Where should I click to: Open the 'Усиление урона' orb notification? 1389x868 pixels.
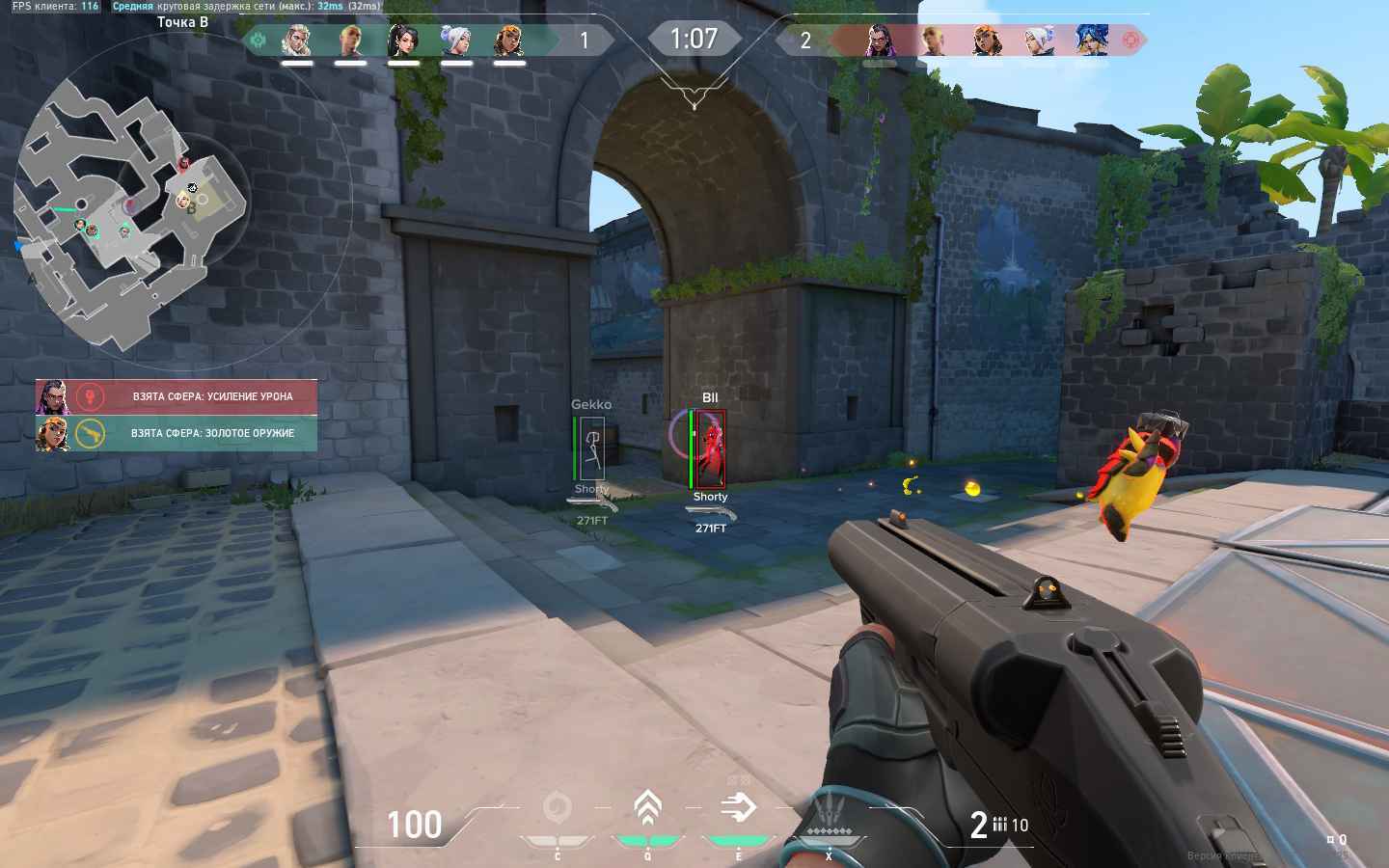click(x=177, y=396)
